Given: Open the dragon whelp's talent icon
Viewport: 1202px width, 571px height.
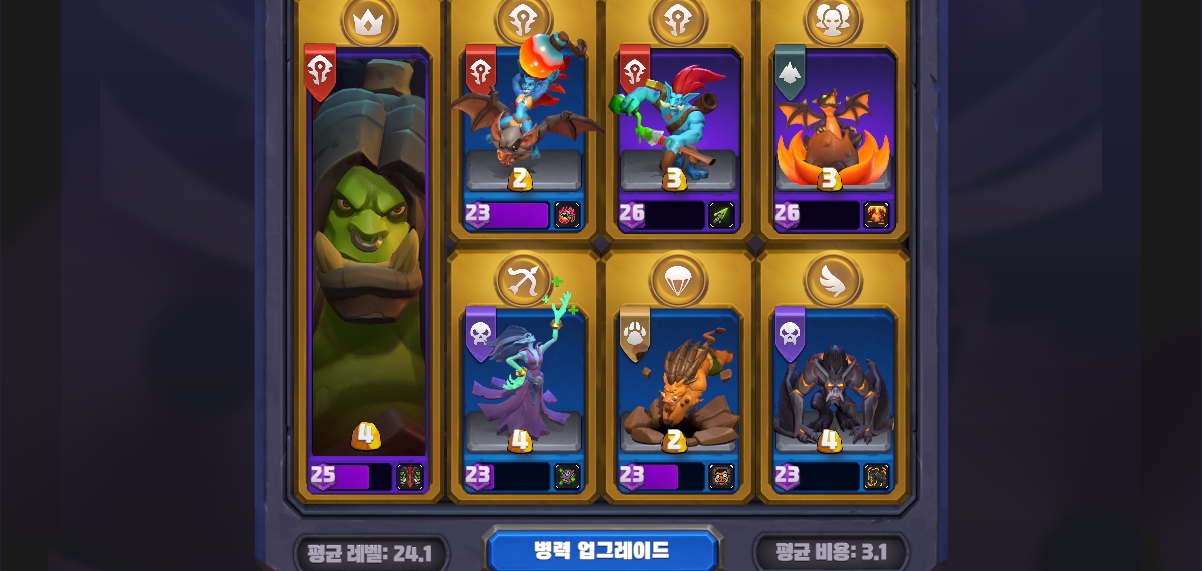Looking at the screenshot, I should [877, 215].
